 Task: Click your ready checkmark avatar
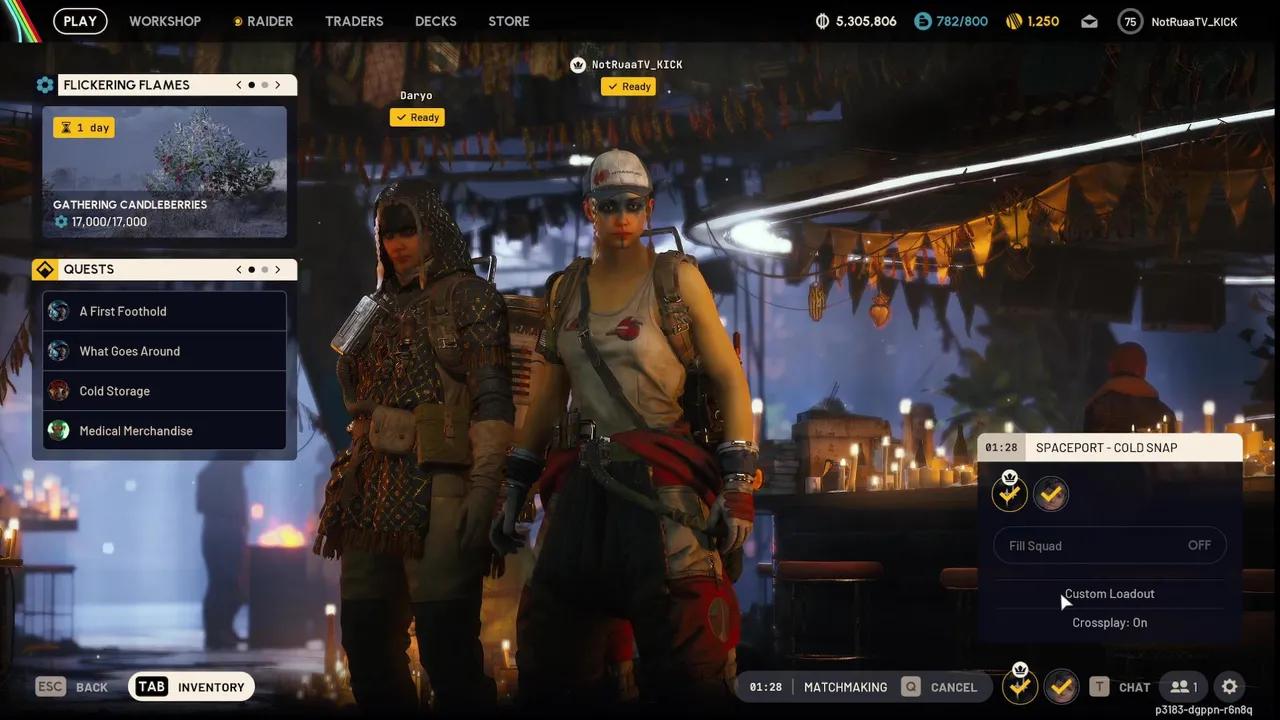click(1051, 493)
